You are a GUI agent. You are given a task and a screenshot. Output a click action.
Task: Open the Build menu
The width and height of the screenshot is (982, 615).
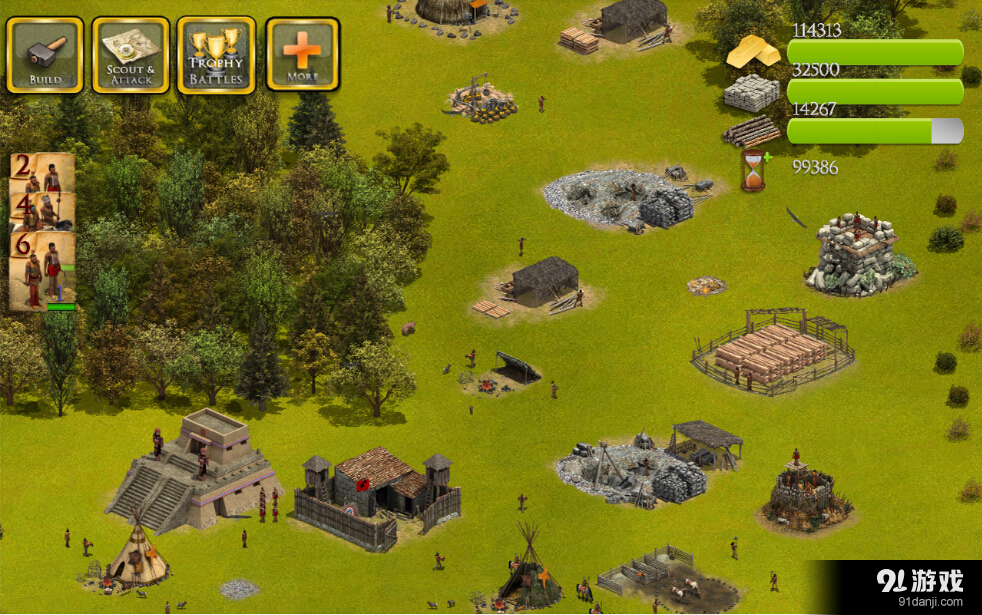point(45,54)
